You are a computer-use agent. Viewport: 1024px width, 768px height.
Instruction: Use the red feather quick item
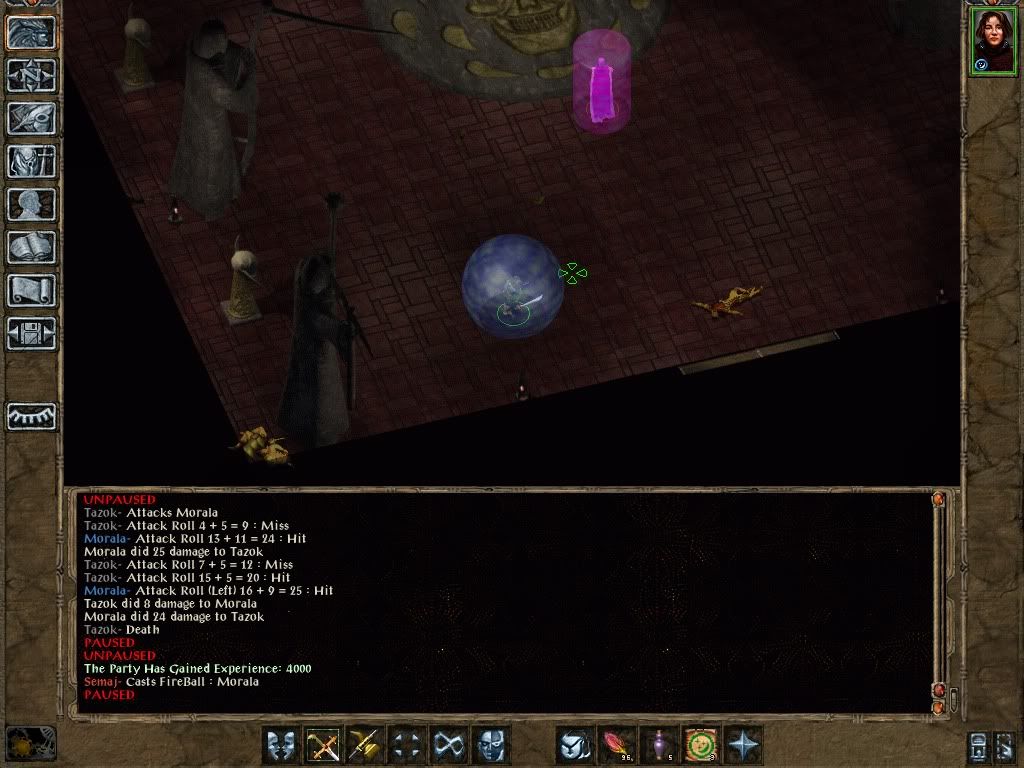(x=617, y=745)
